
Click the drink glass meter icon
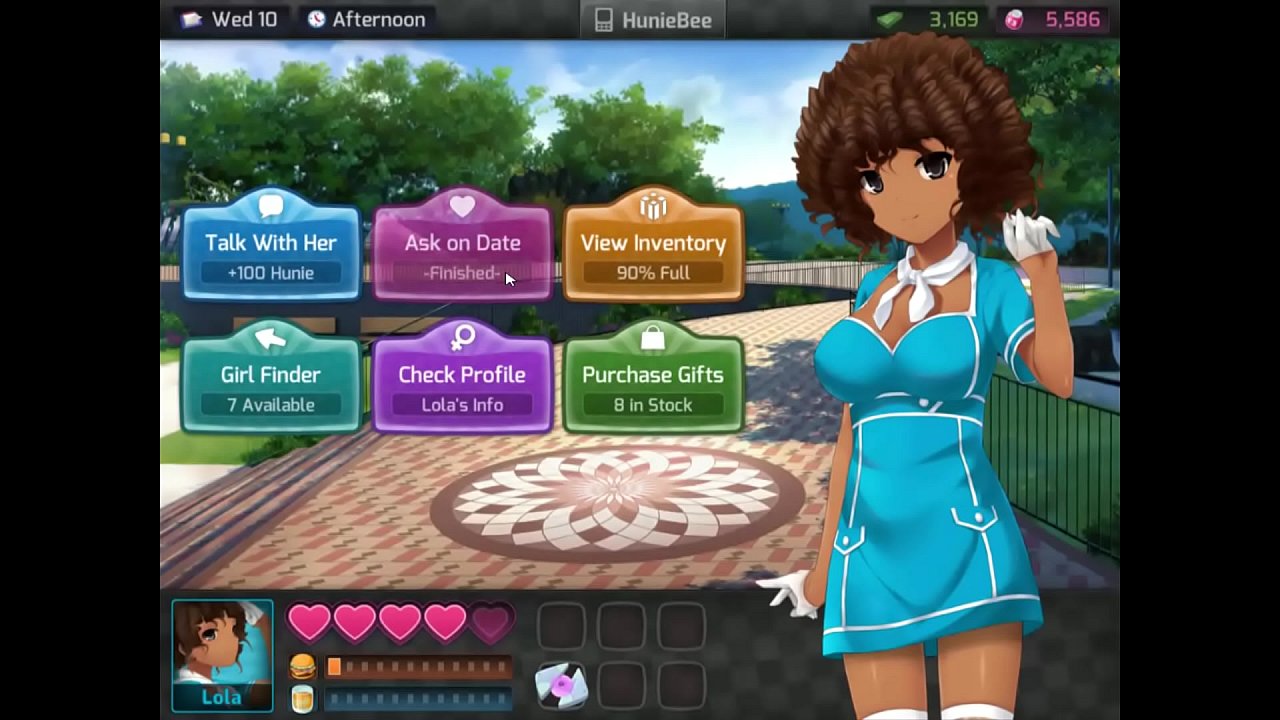pos(302,698)
